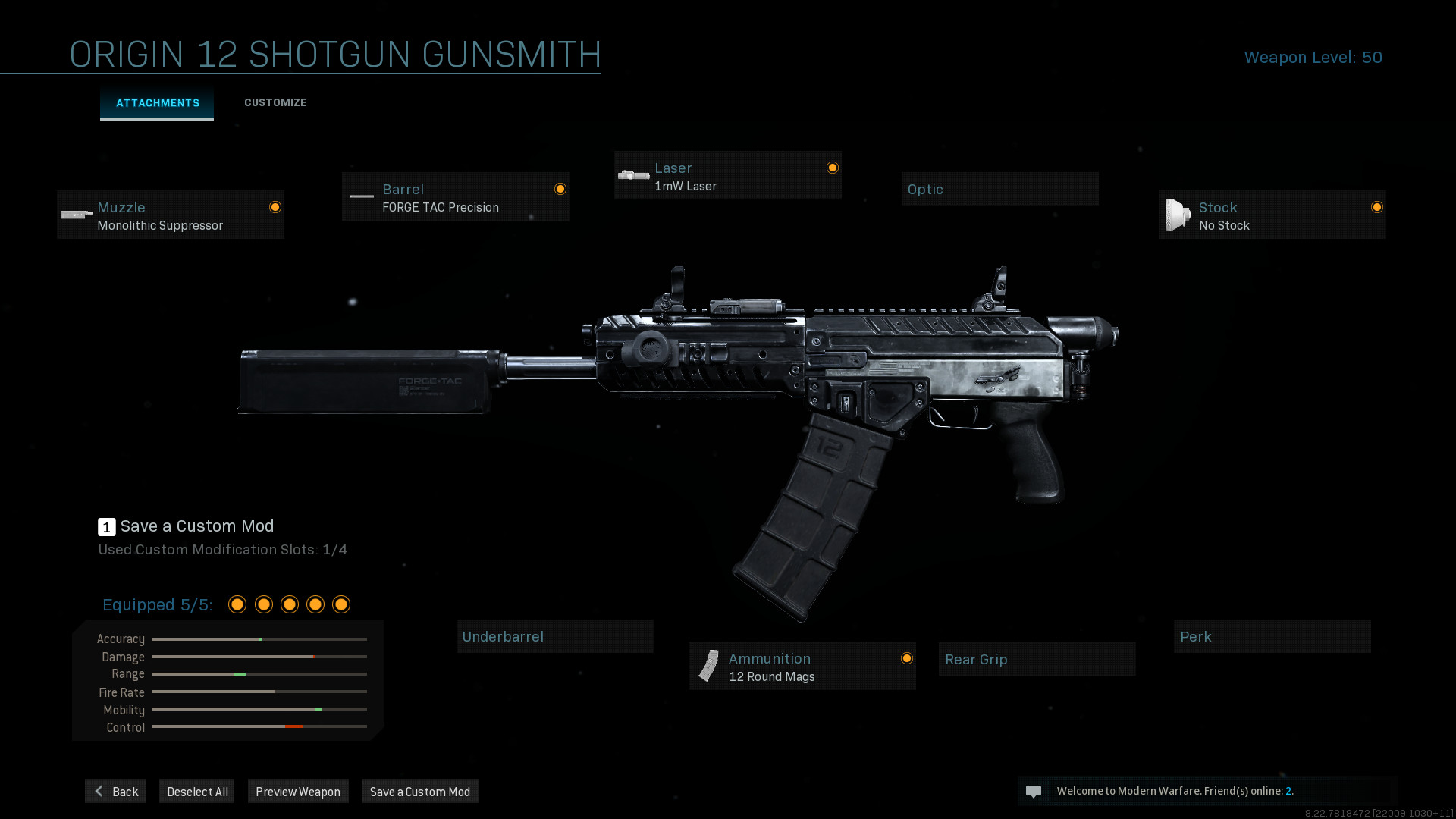Screen dimensions: 1456x819
Task: Open the empty Rear Grip slot
Action: tap(1037, 660)
